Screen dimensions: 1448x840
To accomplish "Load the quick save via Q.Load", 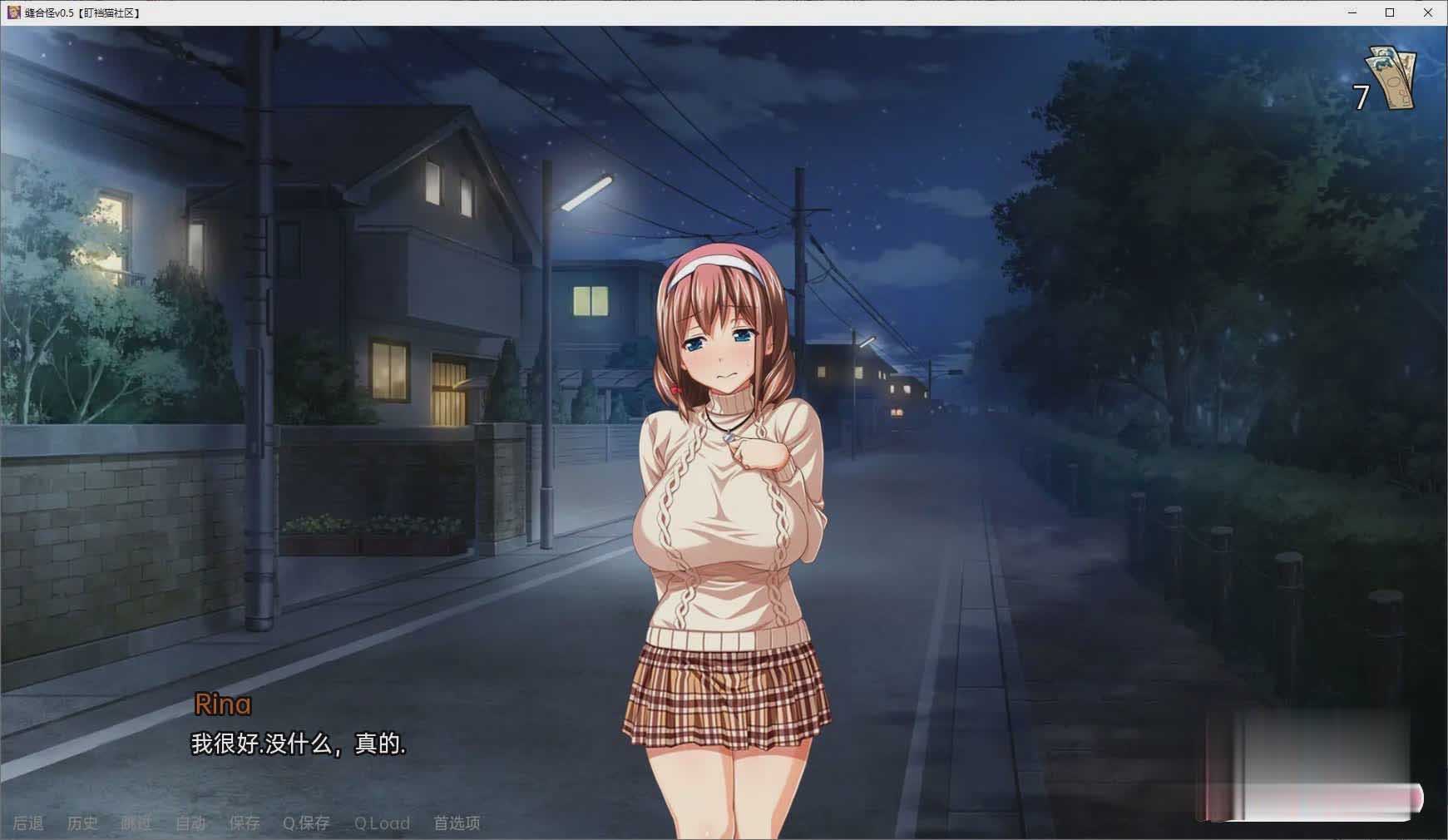I will 382,823.
